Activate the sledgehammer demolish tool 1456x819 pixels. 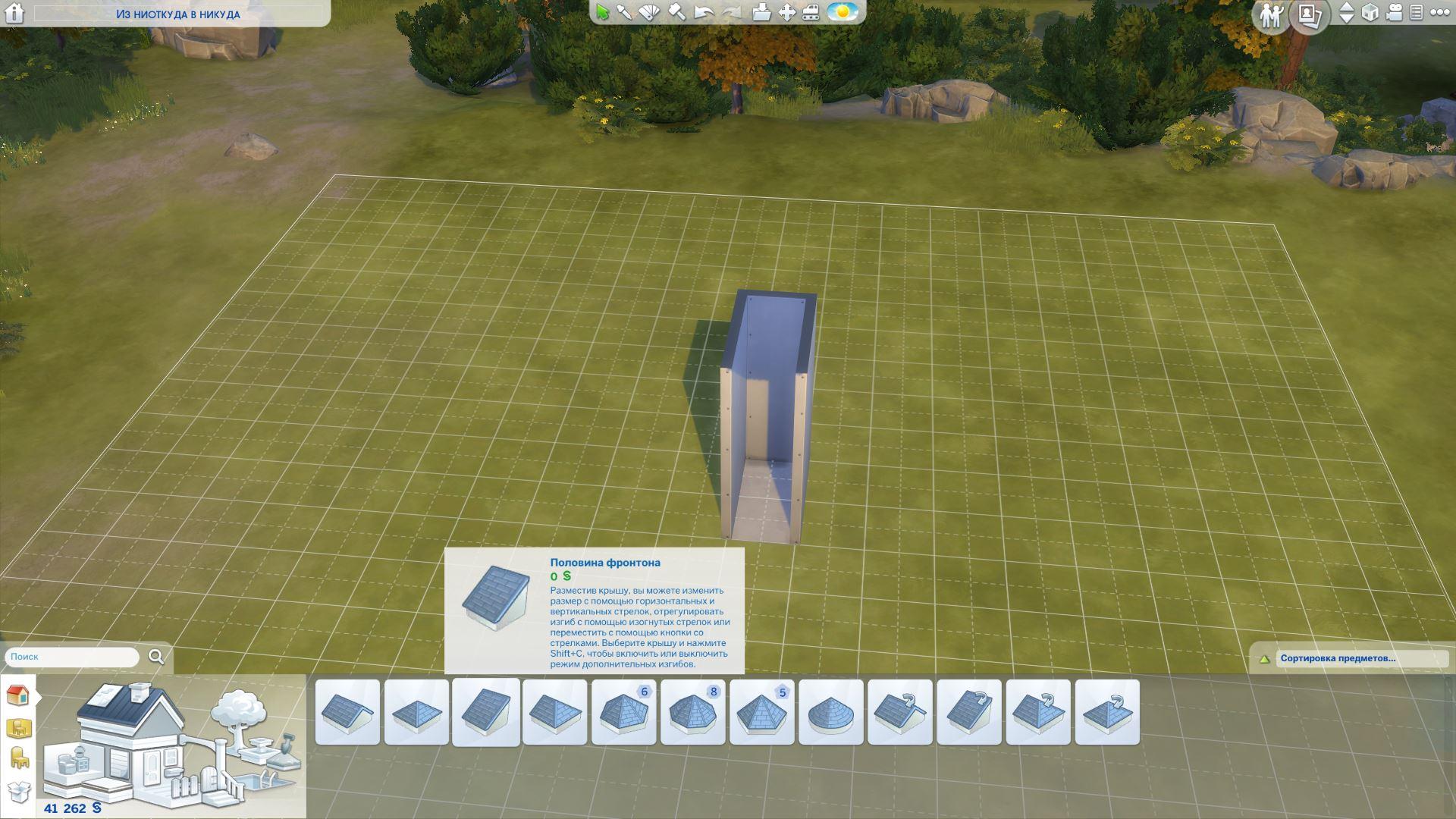tap(676, 12)
